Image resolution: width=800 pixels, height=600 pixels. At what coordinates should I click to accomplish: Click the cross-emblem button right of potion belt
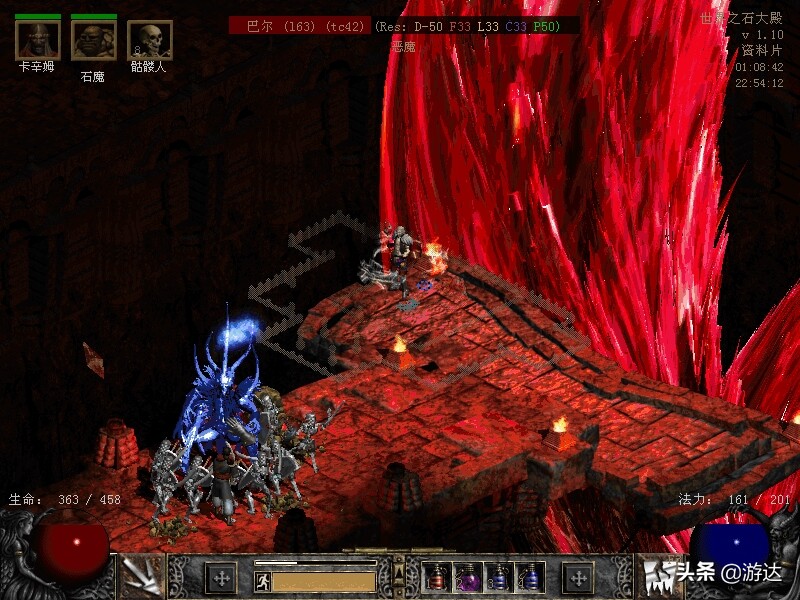[578, 577]
